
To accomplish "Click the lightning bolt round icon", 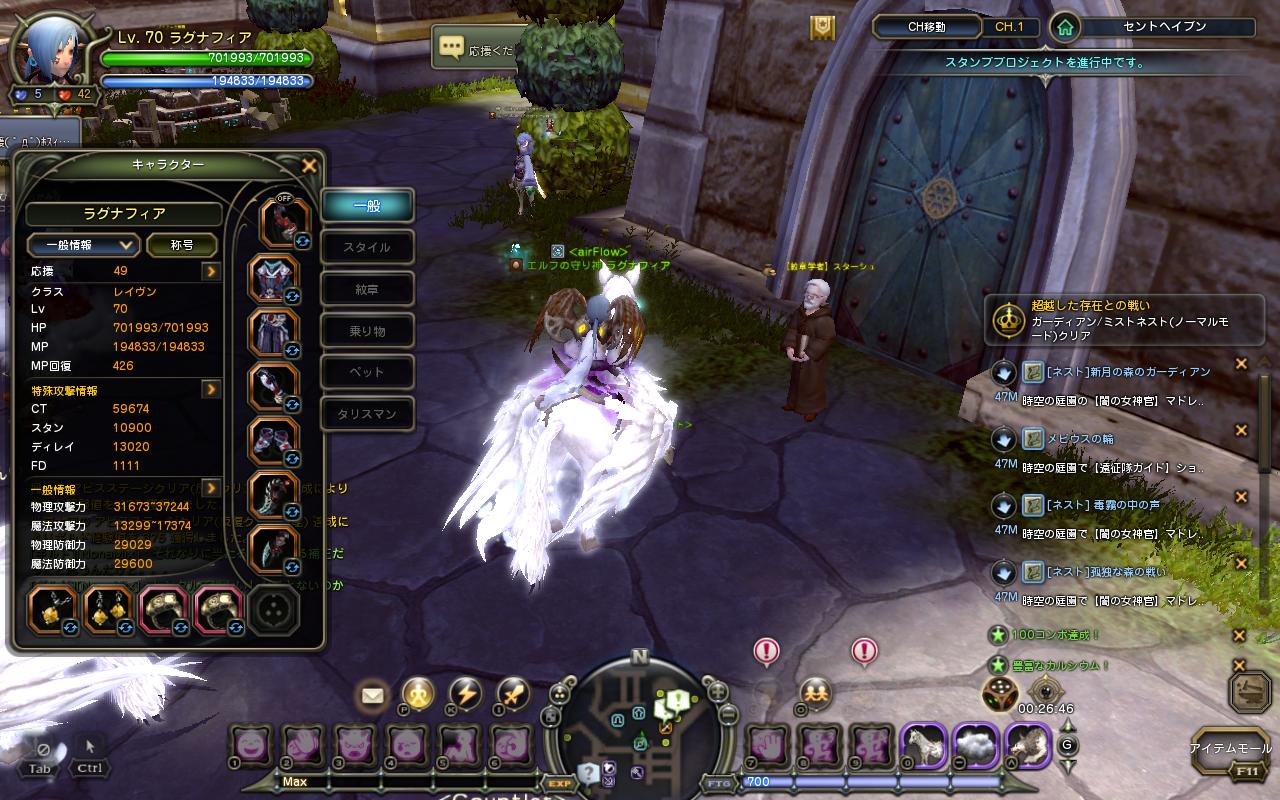I will click(x=465, y=693).
